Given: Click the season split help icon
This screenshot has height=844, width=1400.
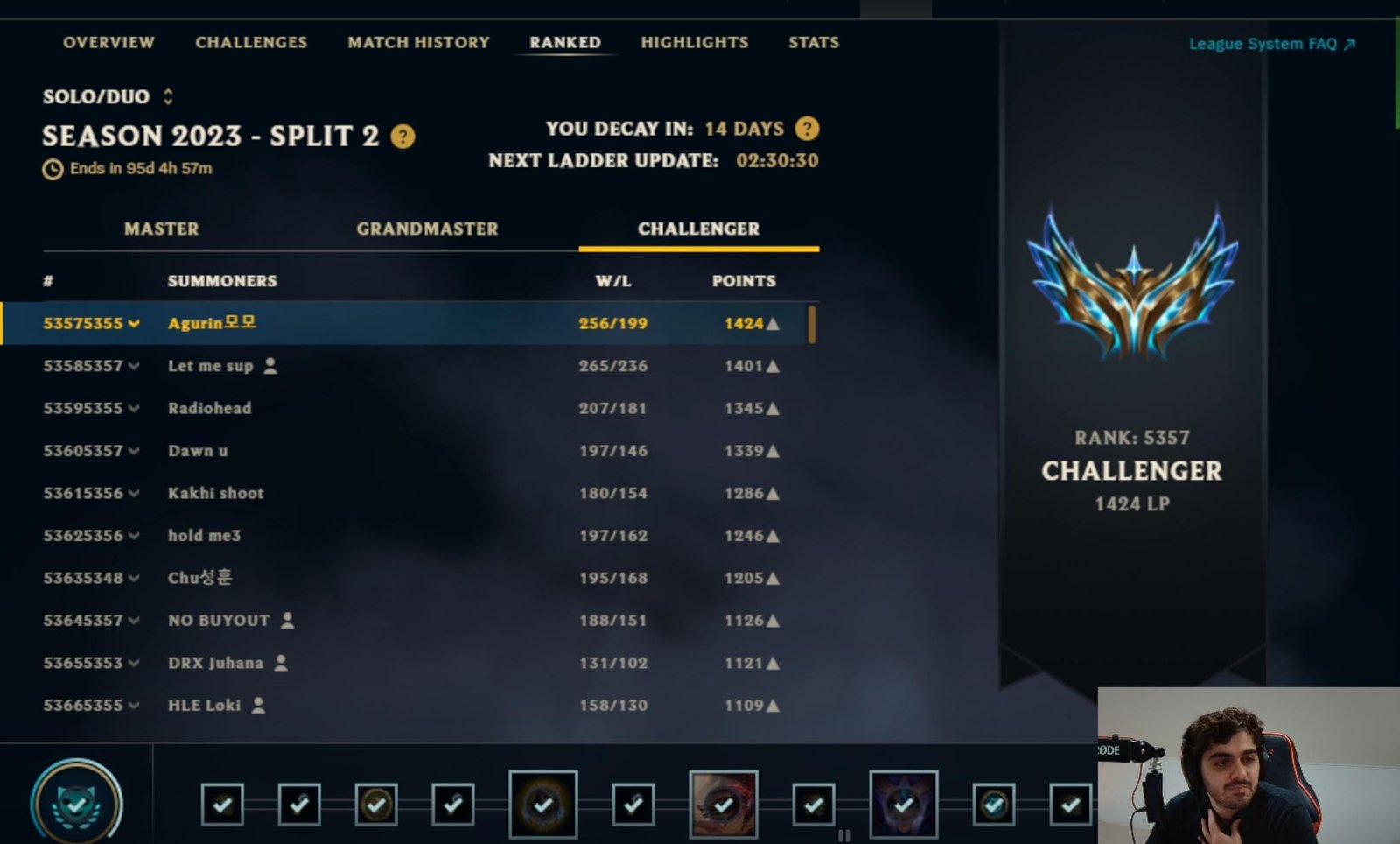Looking at the screenshot, I should tap(402, 137).
